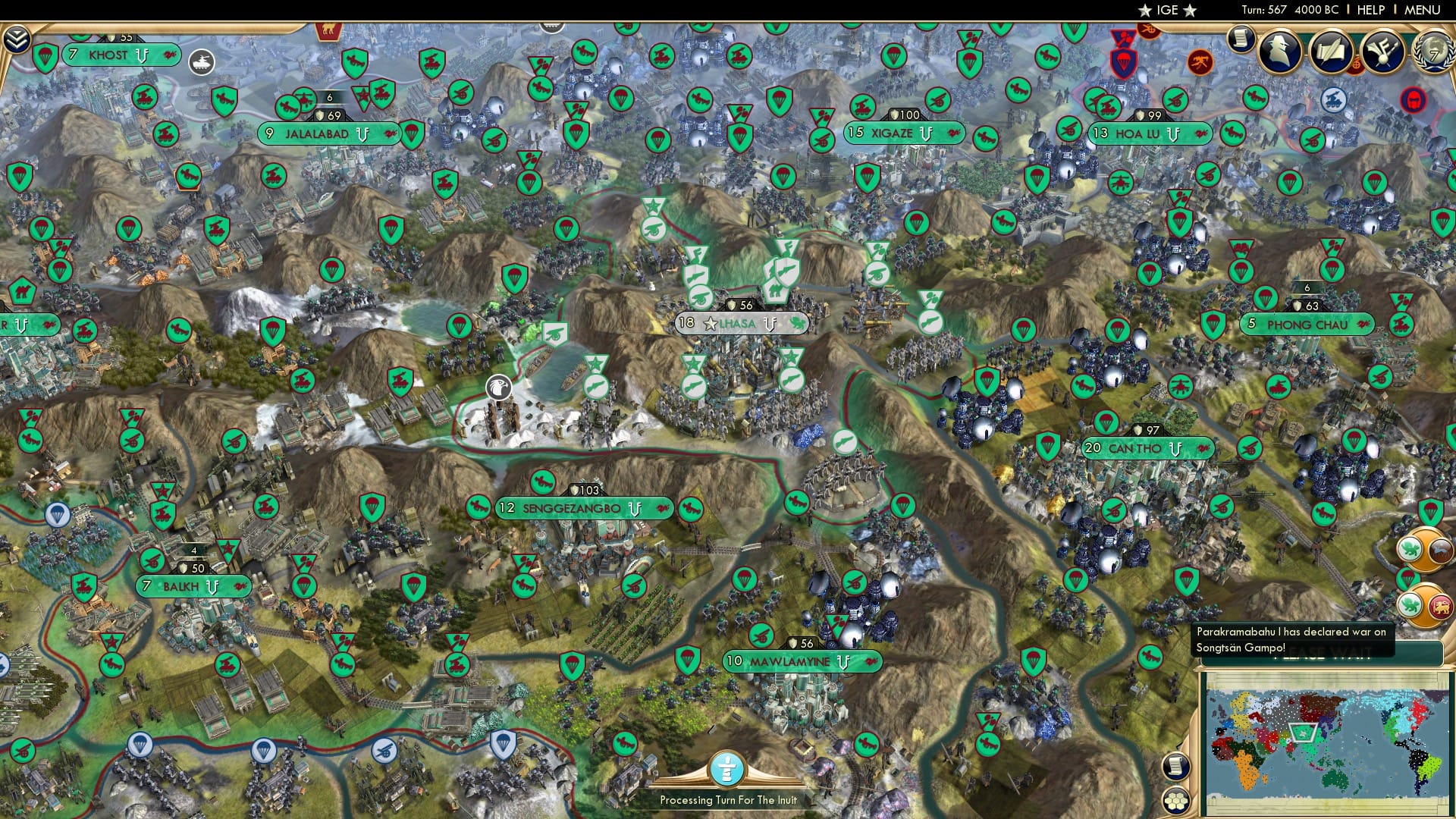Screen dimensions: 1456x819
Task: Select the Espionage overview spy icon
Action: 1280,49
